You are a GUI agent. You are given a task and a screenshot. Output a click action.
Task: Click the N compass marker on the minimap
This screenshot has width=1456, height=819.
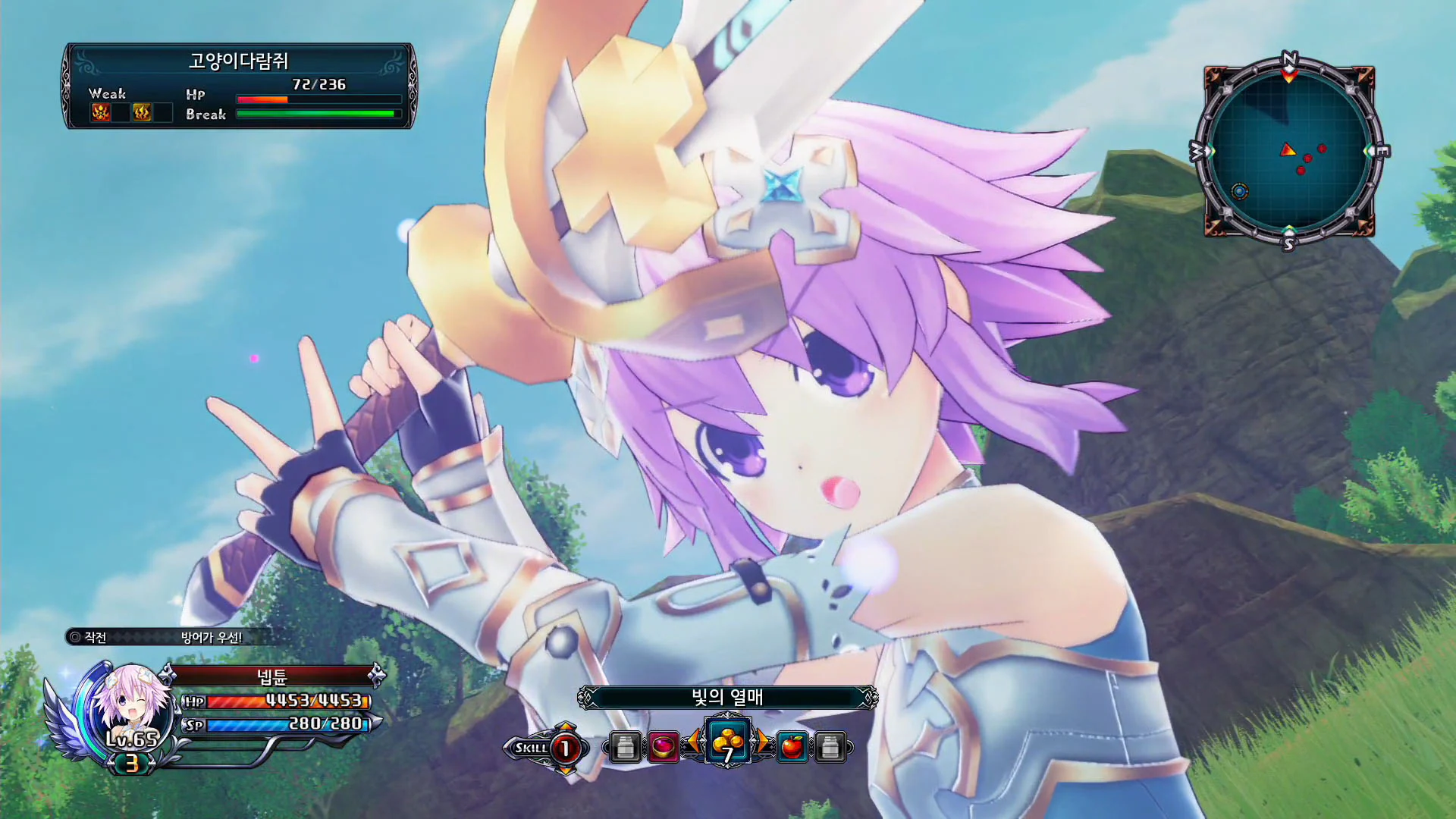pyautogui.click(x=1287, y=57)
